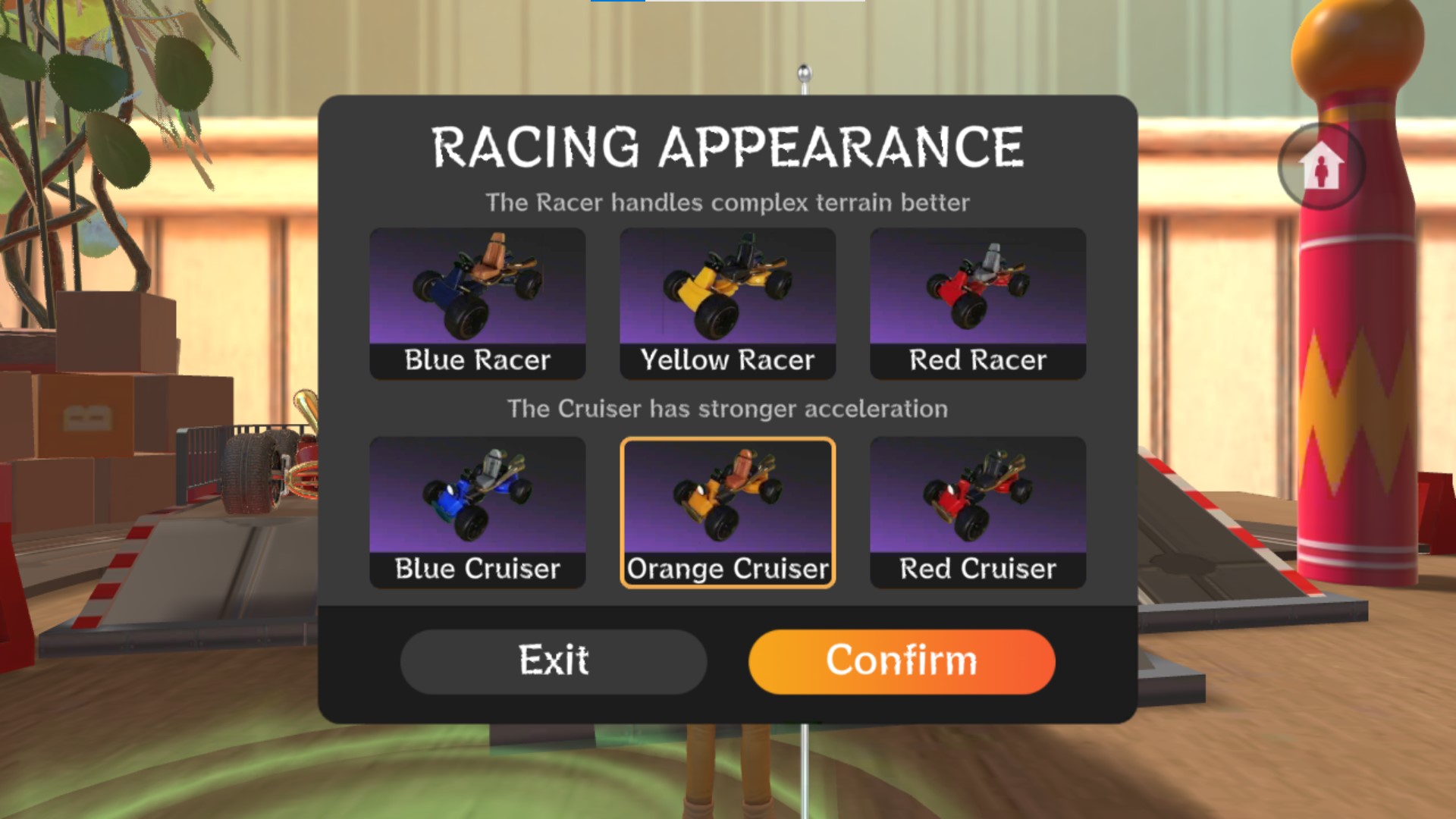Click the Orange Cruiser name label
The width and height of the screenshot is (1456, 819).
[726, 569]
